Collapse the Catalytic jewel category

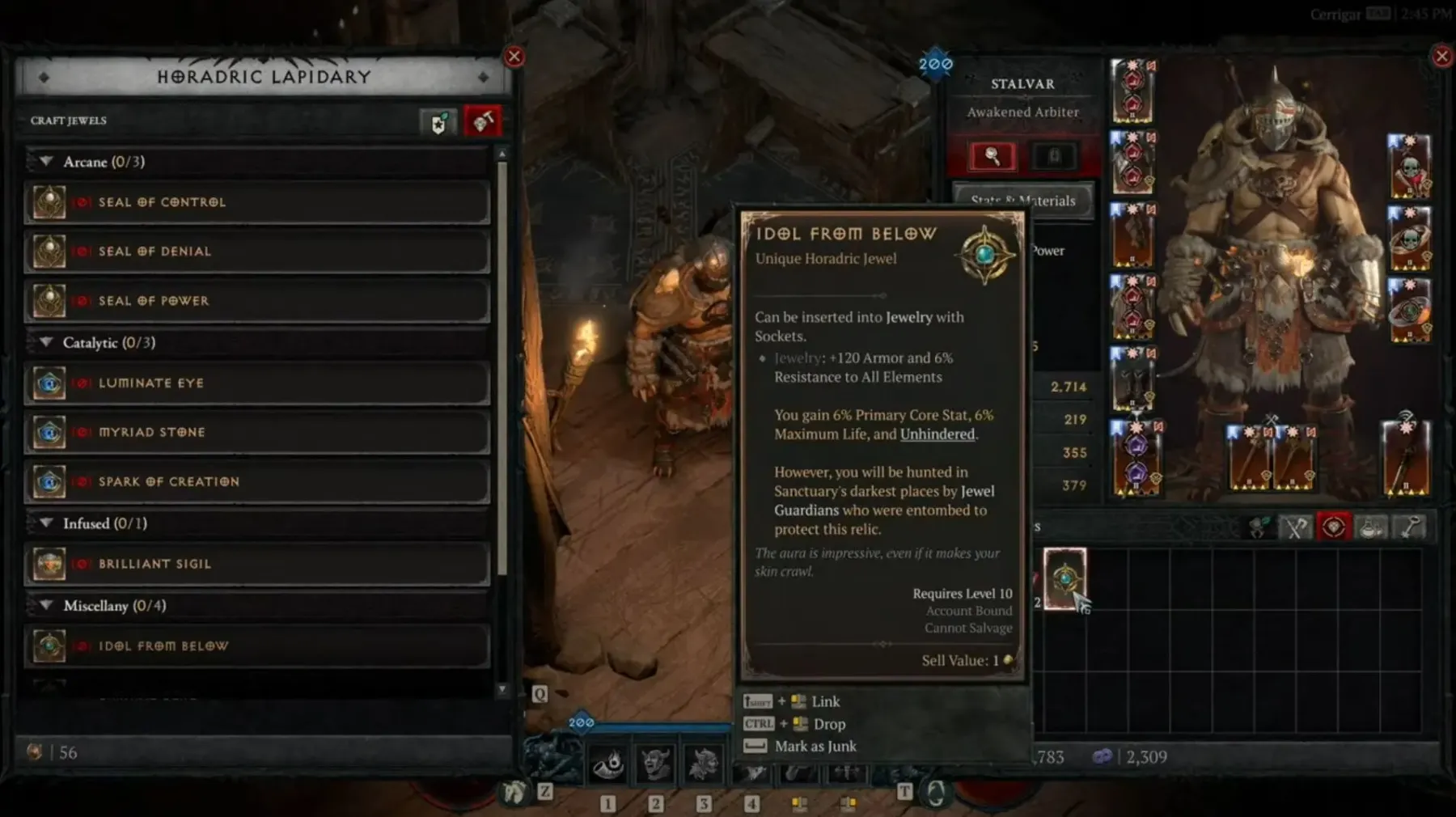(x=46, y=343)
